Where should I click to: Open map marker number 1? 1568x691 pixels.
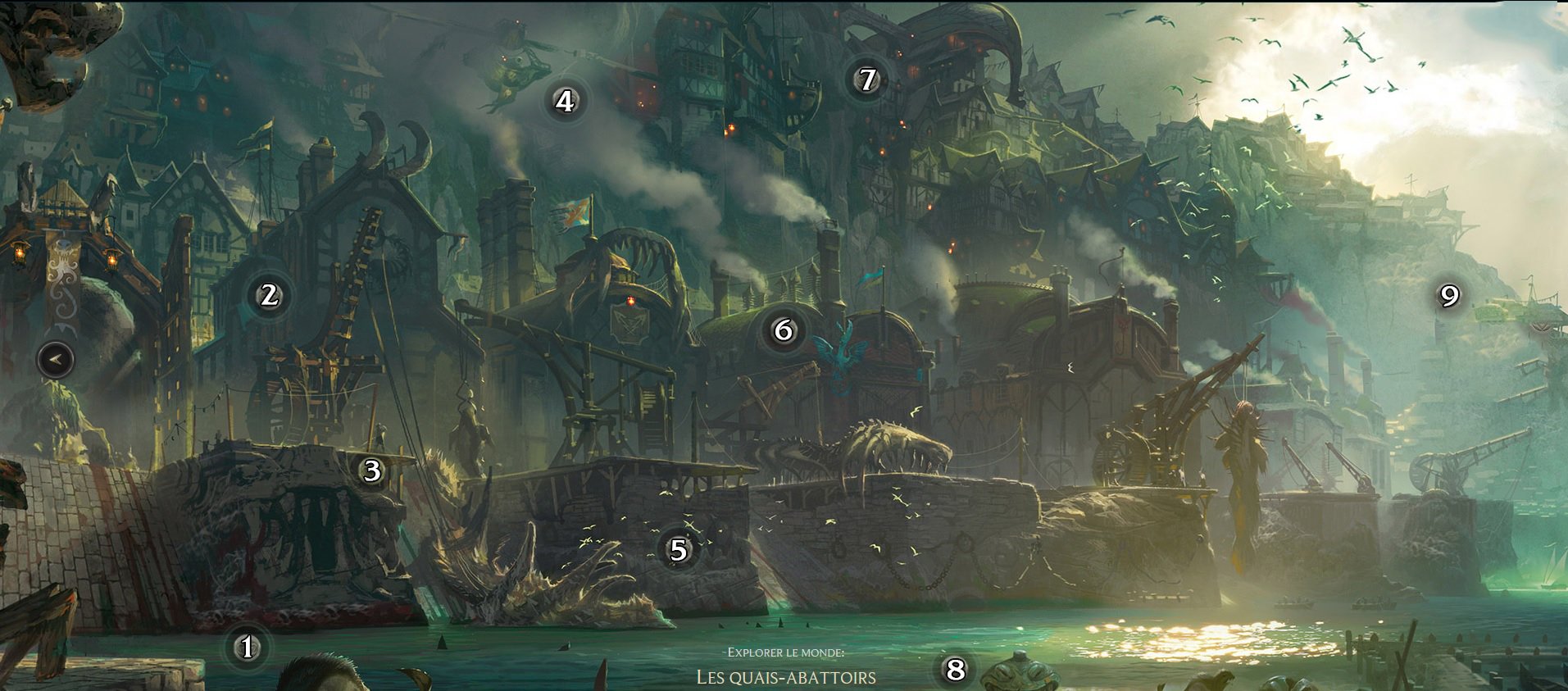coord(247,648)
